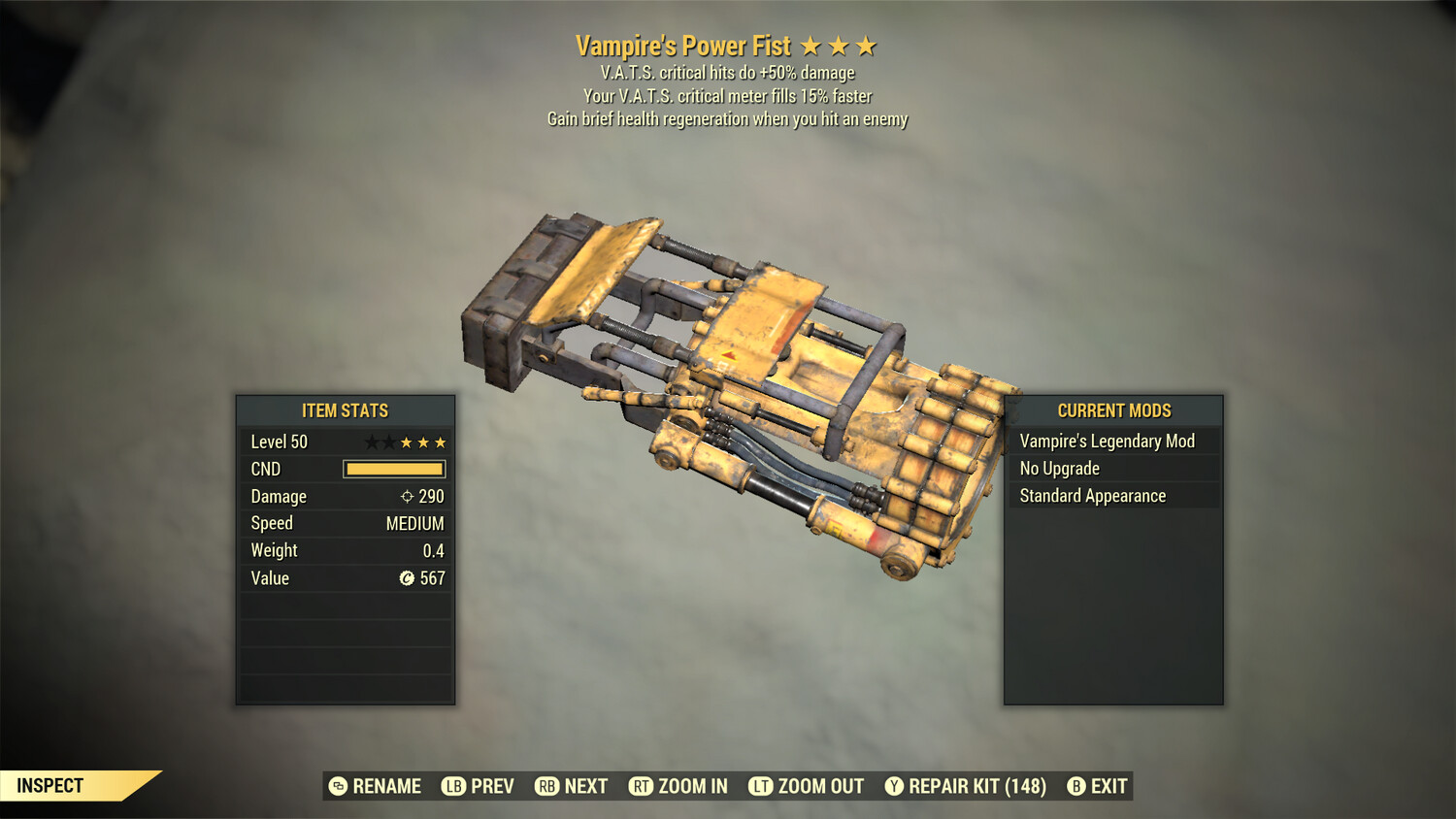The image size is (1456, 819).
Task: Exit the inspect screen
Action: (1098, 786)
